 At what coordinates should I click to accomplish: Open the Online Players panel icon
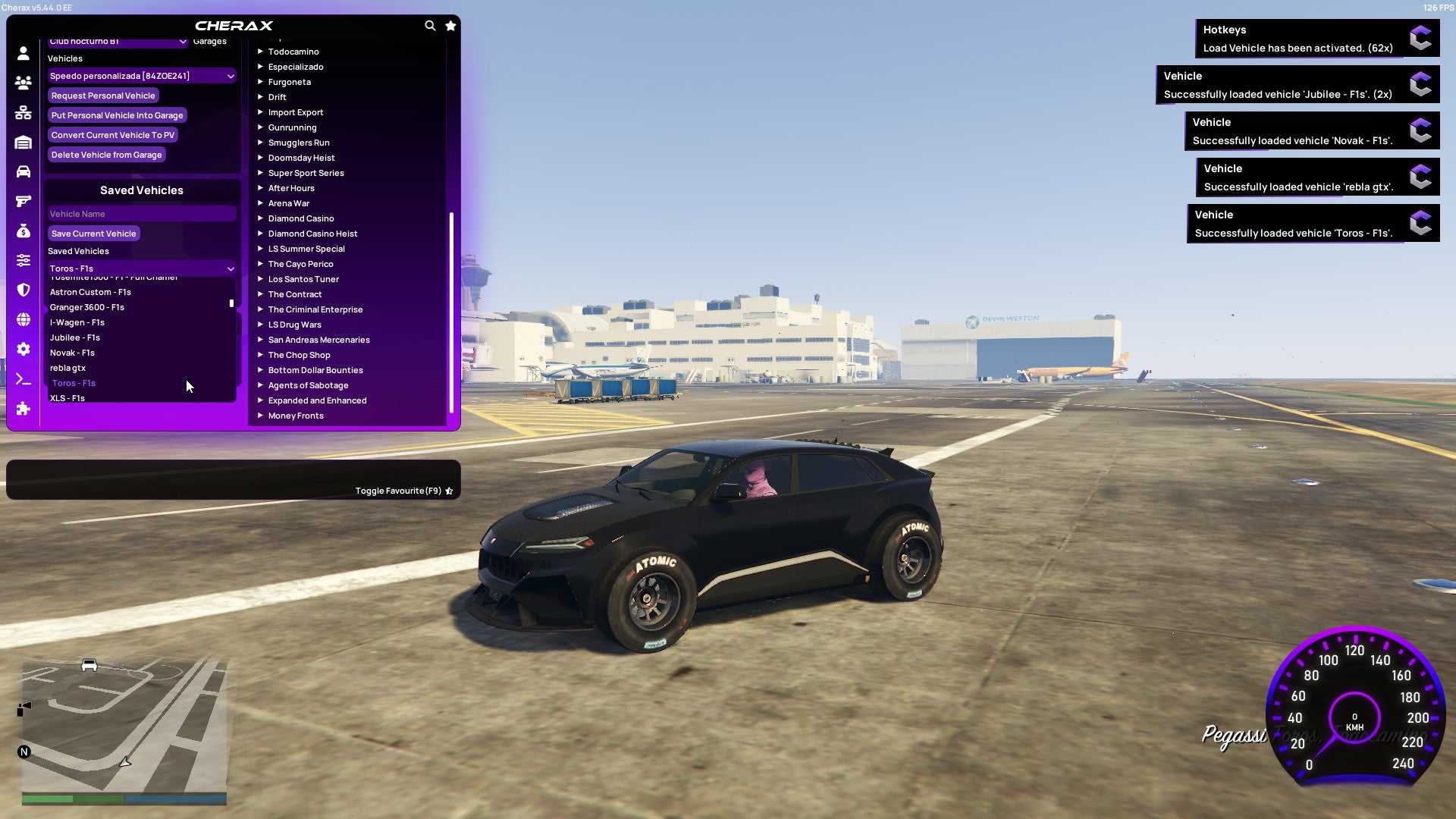tap(23, 83)
